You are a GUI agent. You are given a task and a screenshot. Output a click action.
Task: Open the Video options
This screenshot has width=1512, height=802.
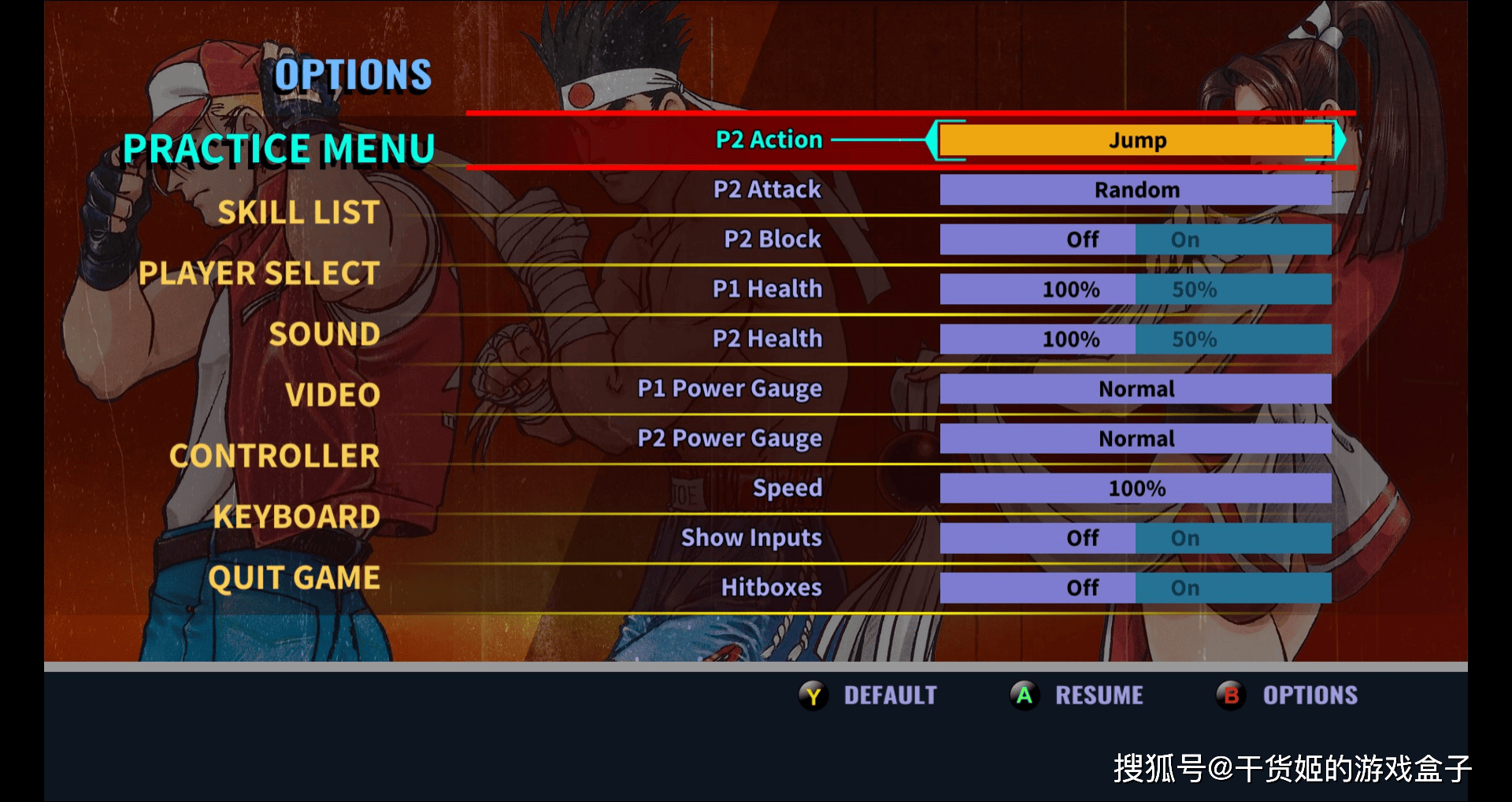(x=332, y=395)
